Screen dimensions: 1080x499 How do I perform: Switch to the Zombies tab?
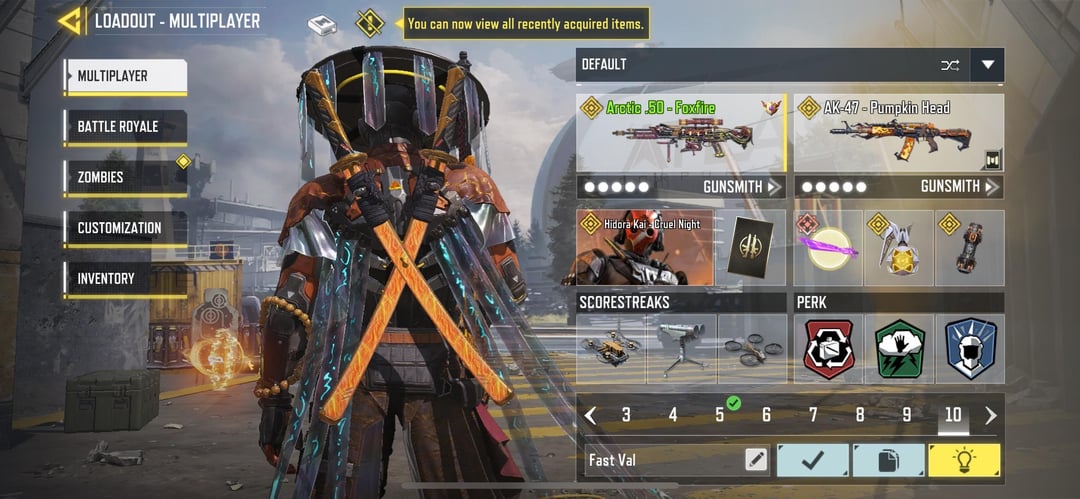click(125, 178)
